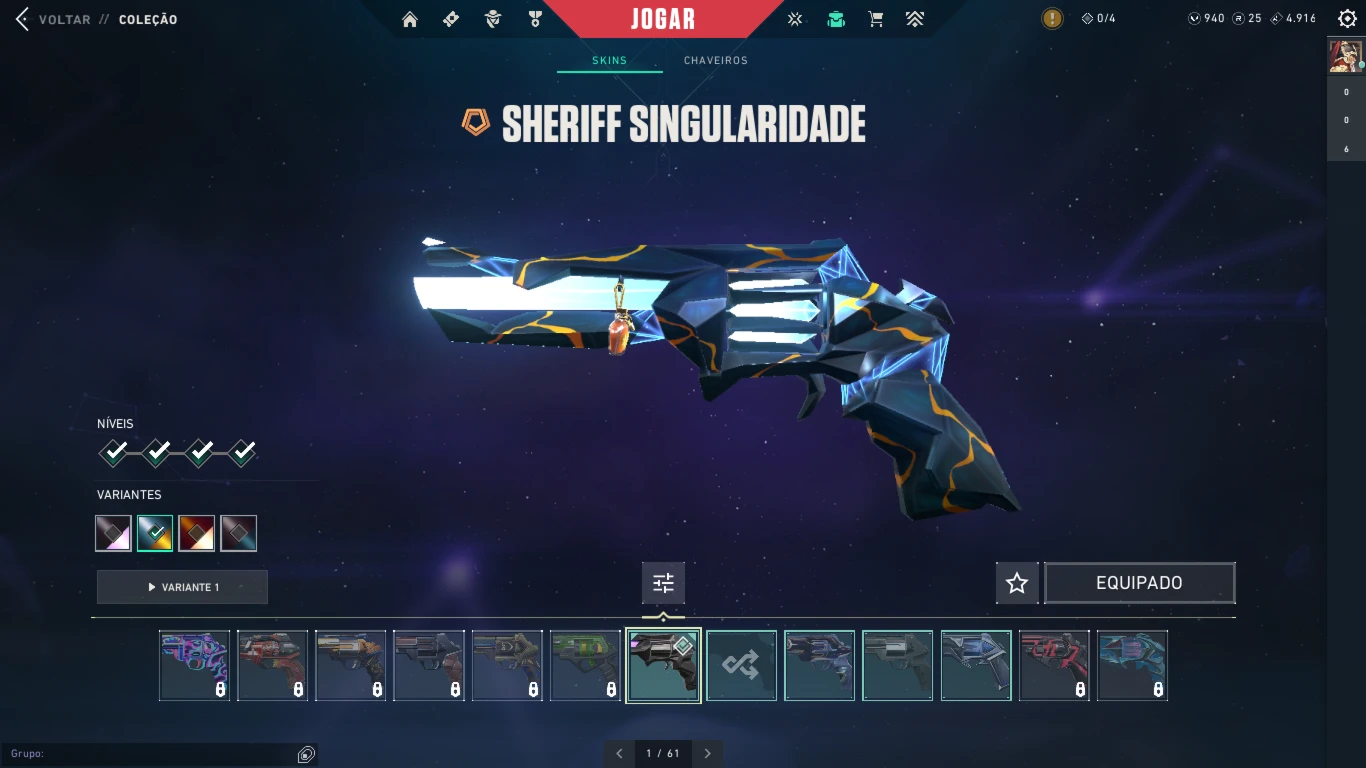Image resolution: width=1366 pixels, height=768 pixels.
Task: Pick the locked purple and pink Sheriff skin
Action: [x=194, y=665]
